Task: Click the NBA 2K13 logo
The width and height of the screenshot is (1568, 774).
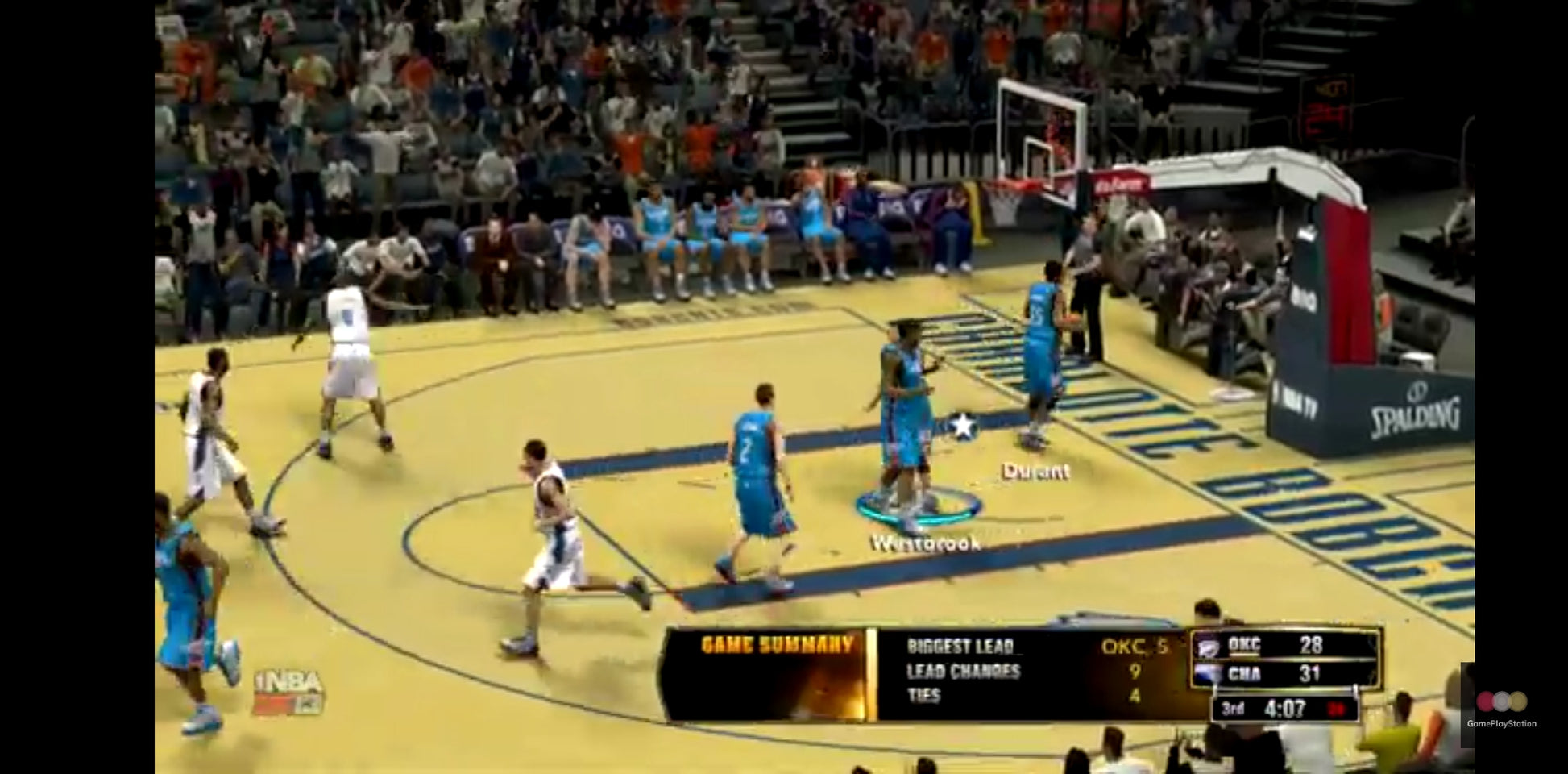Action: pos(288,693)
